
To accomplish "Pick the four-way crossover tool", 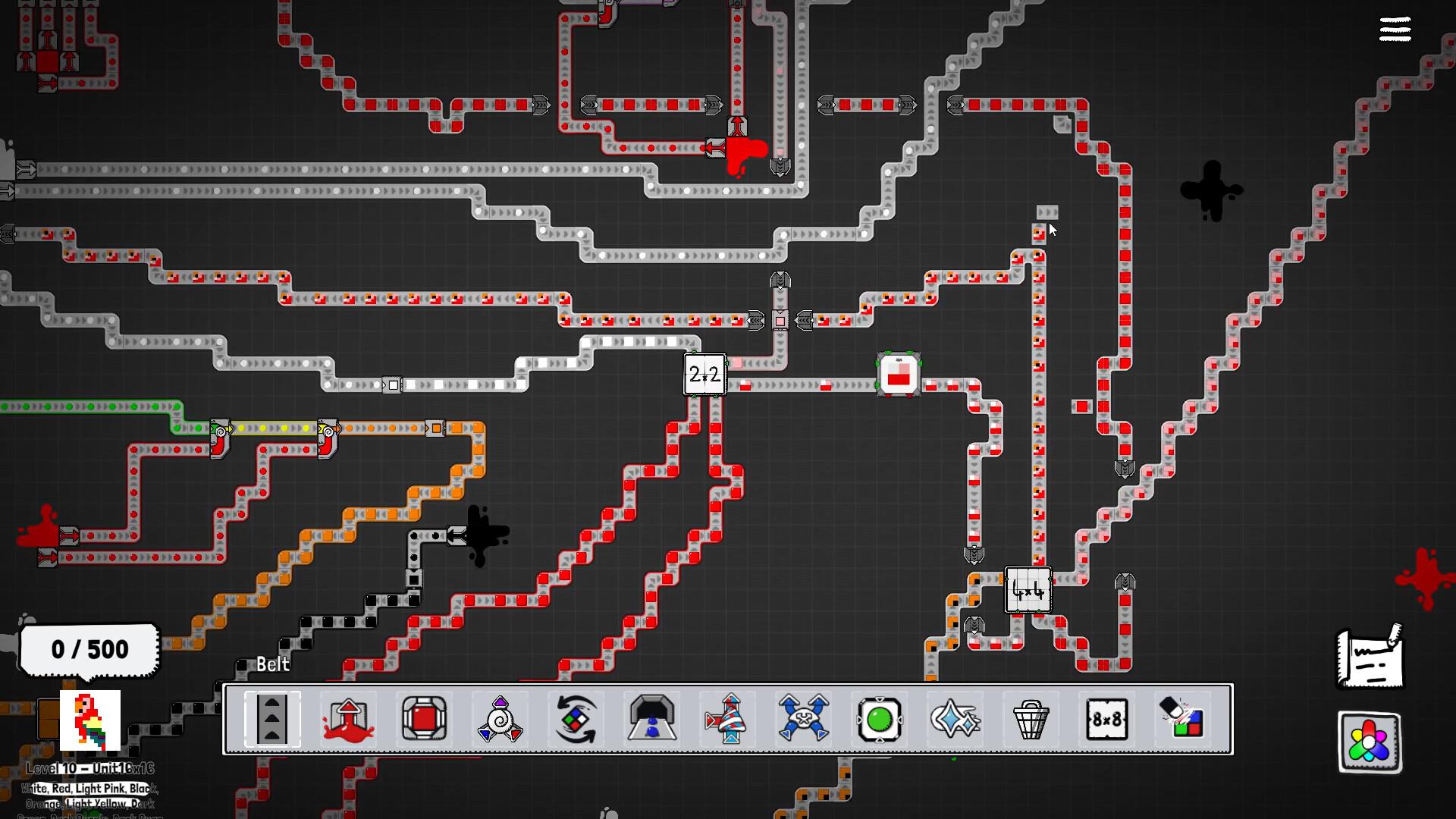I will point(803,720).
